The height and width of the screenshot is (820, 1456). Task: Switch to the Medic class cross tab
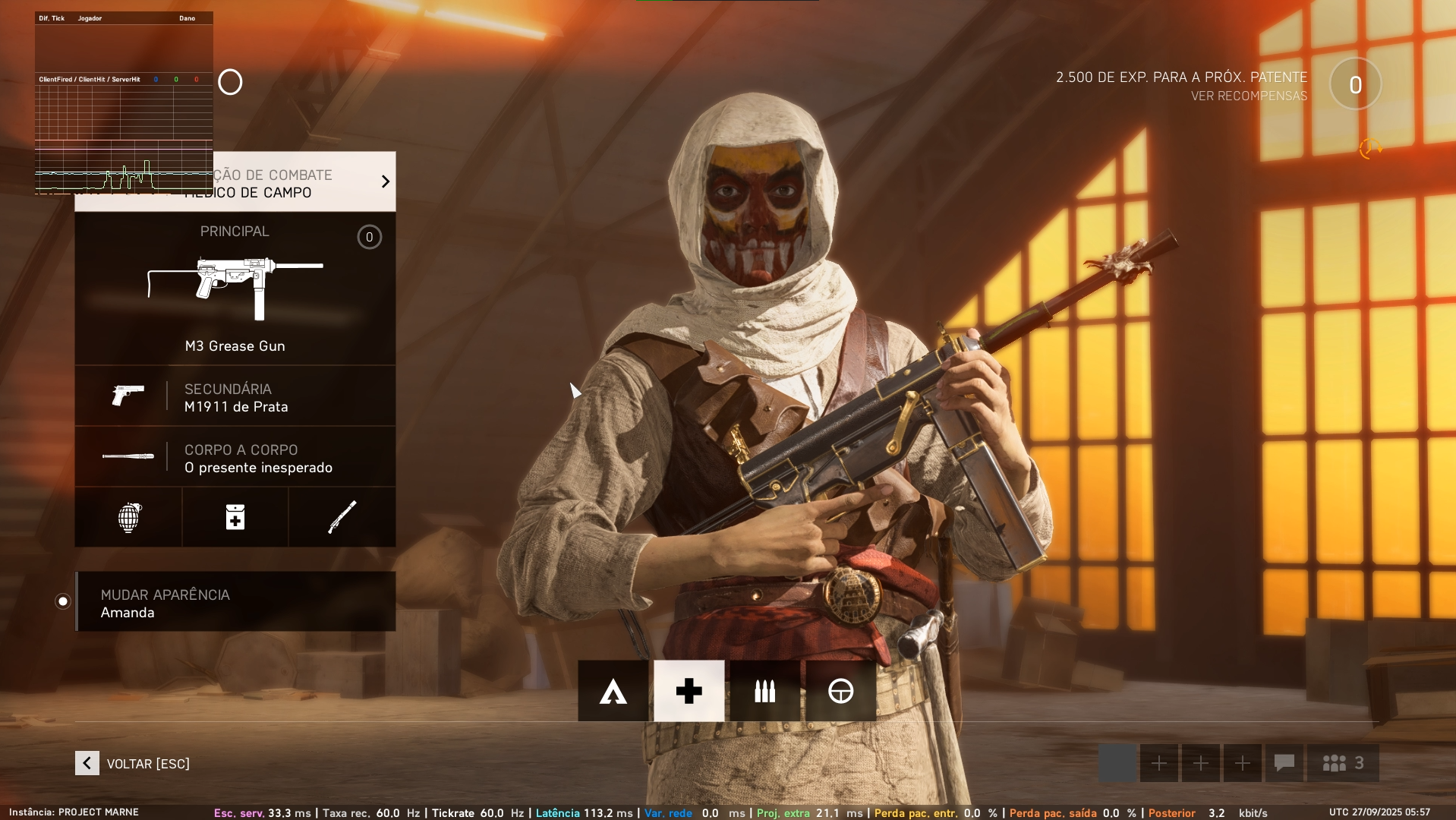coord(689,691)
